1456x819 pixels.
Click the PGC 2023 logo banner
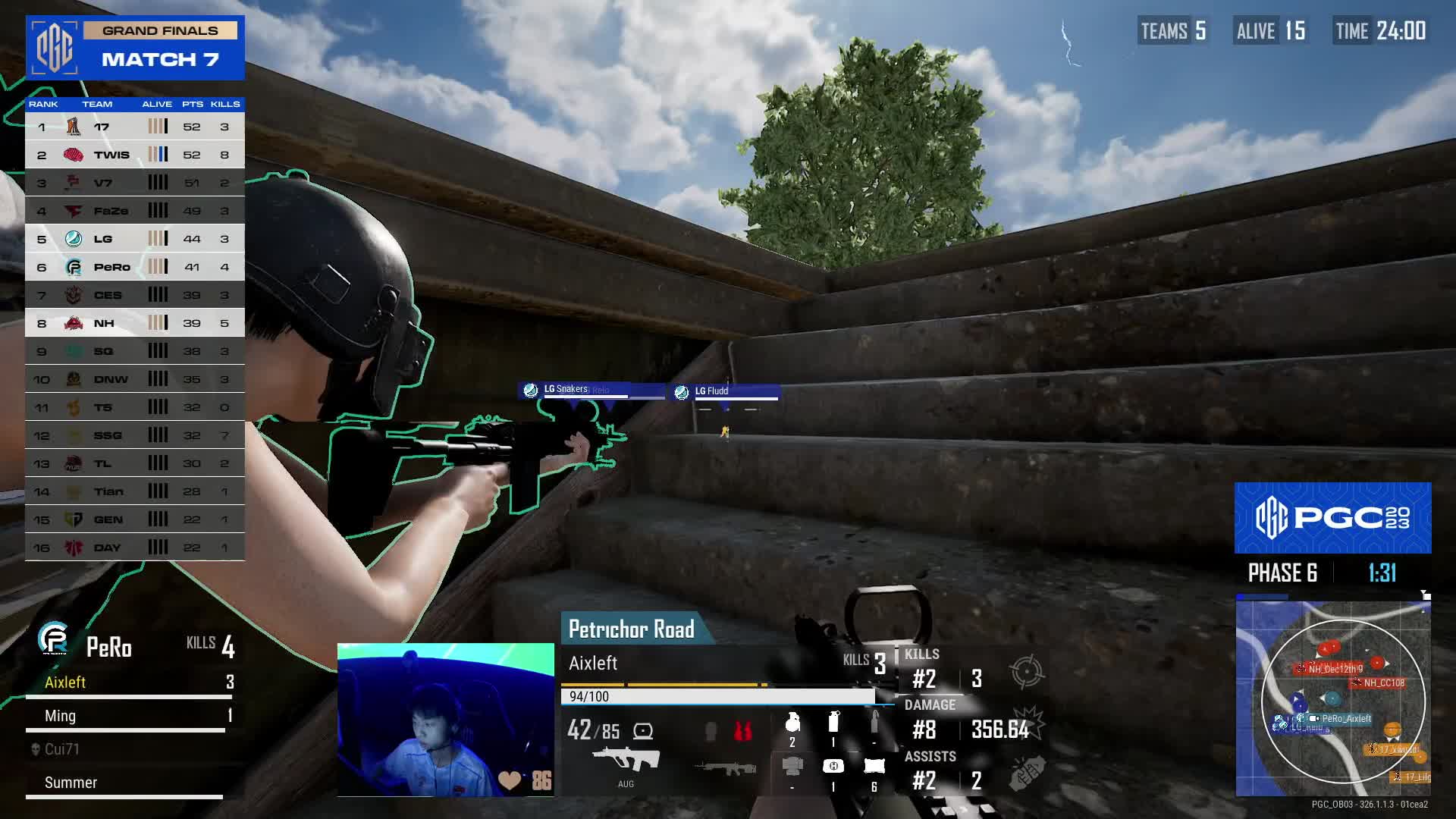click(x=1332, y=518)
